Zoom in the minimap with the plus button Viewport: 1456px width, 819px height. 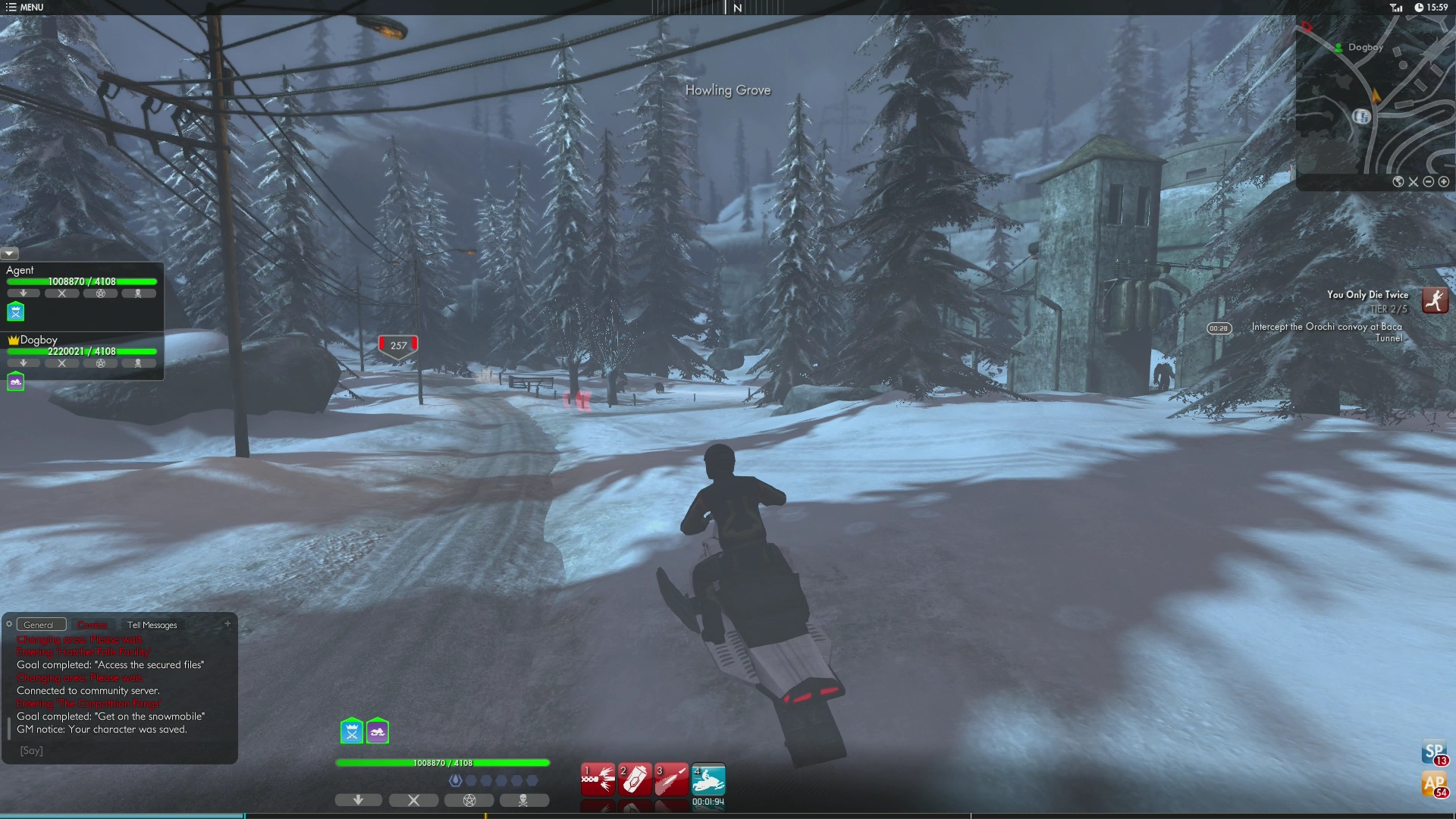[1444, 182]
